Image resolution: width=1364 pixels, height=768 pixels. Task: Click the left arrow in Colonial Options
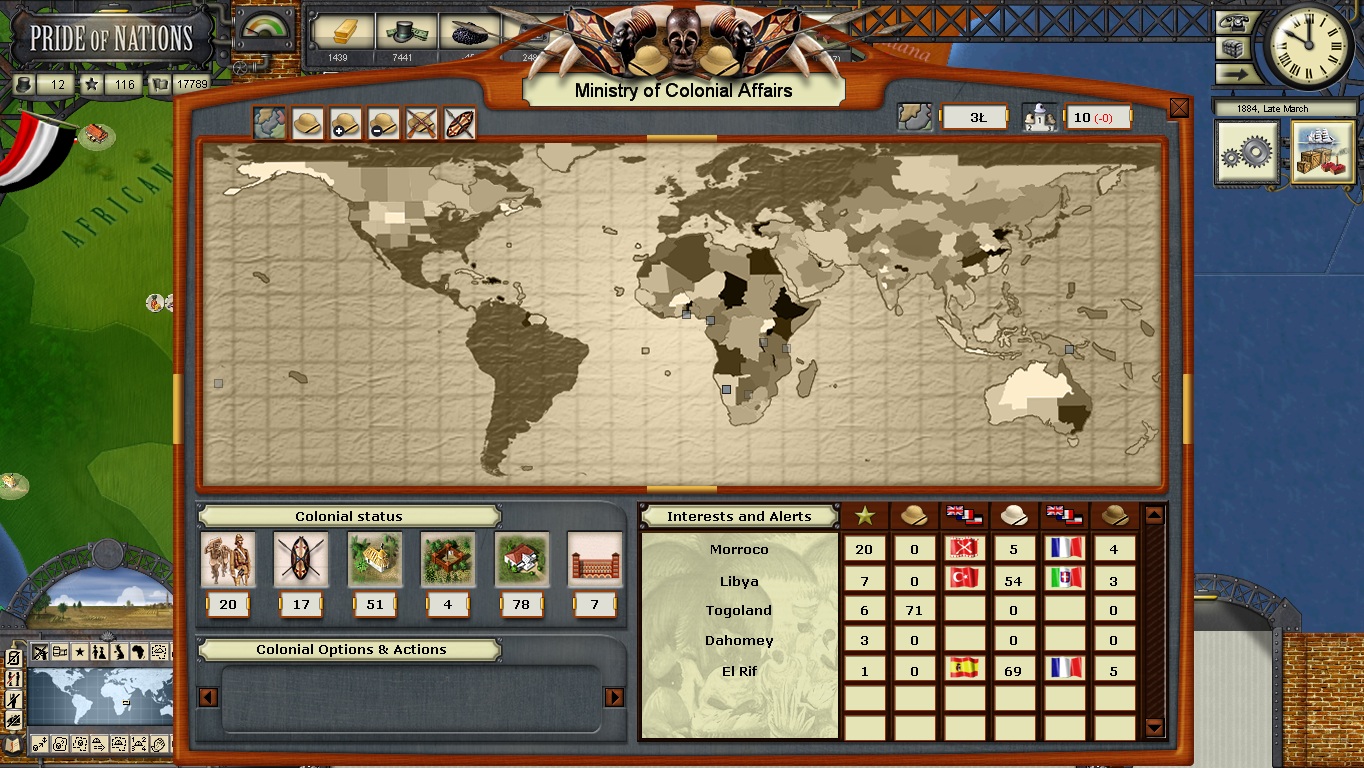click(208, 697)
